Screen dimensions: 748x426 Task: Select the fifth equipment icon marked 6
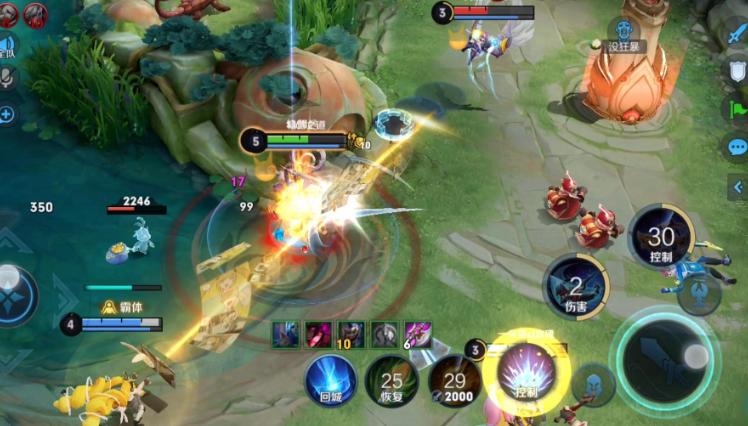click(418, 334)
